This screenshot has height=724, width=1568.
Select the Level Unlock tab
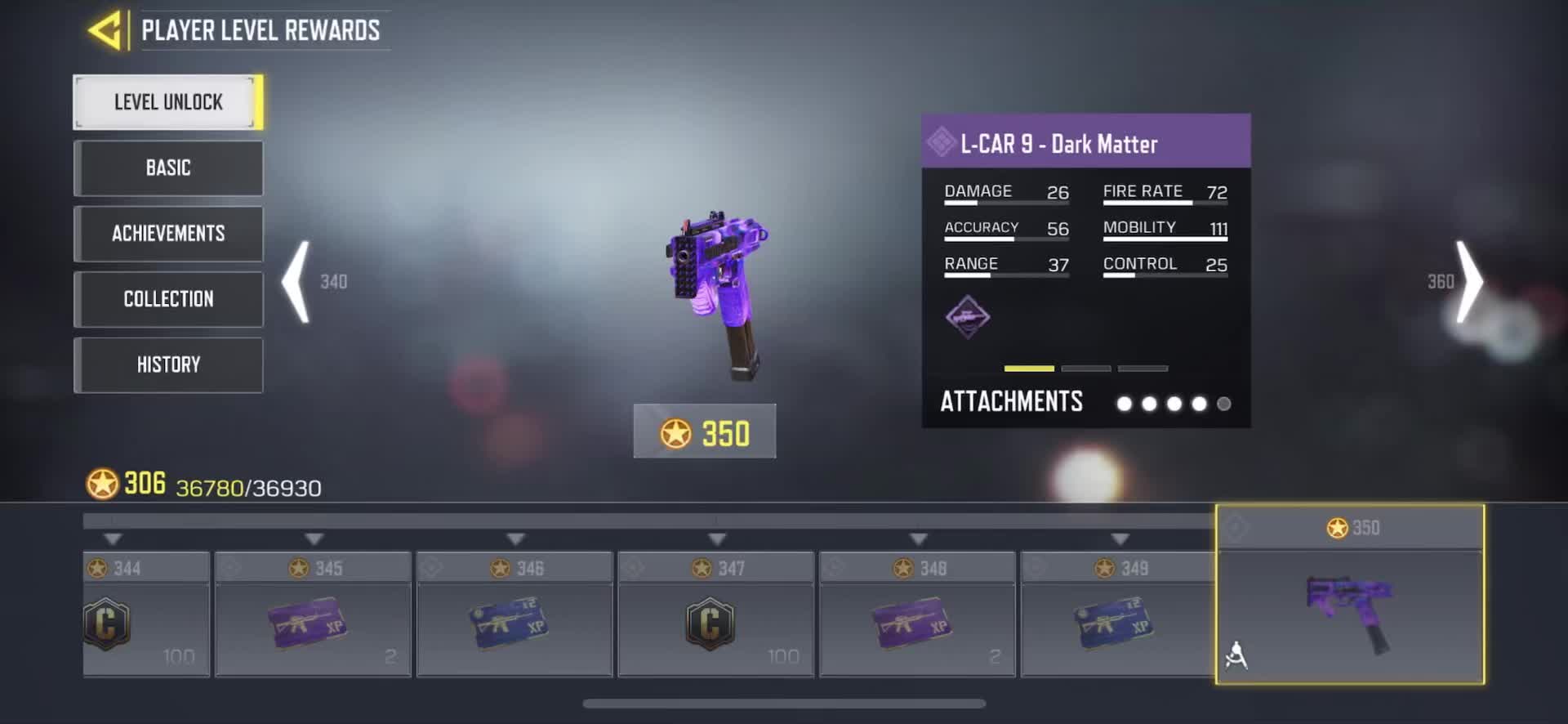tap(168, 102)
